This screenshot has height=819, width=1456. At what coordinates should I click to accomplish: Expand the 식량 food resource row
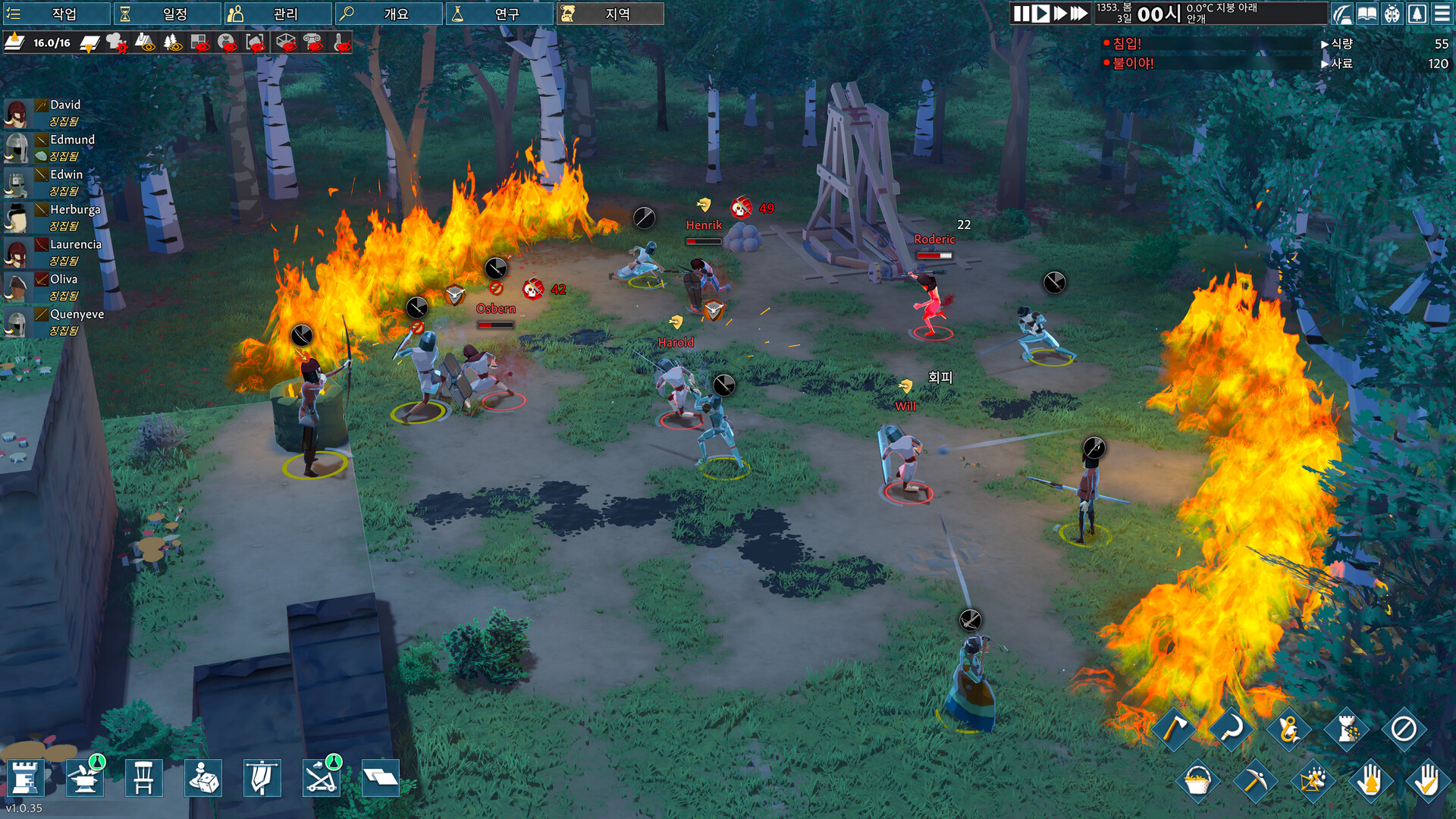click(x=1341, y=44)
